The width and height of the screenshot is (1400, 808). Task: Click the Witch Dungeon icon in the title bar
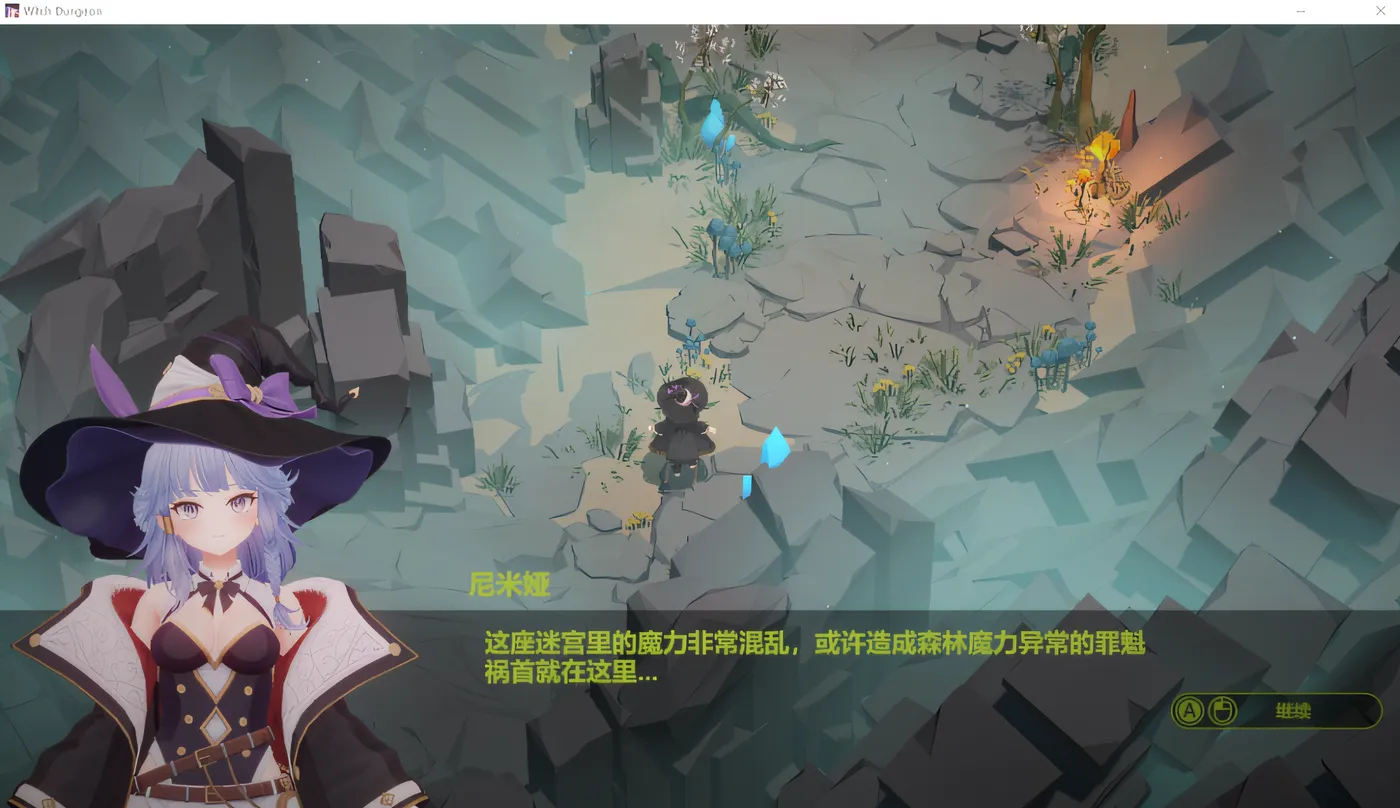(14, 10)
